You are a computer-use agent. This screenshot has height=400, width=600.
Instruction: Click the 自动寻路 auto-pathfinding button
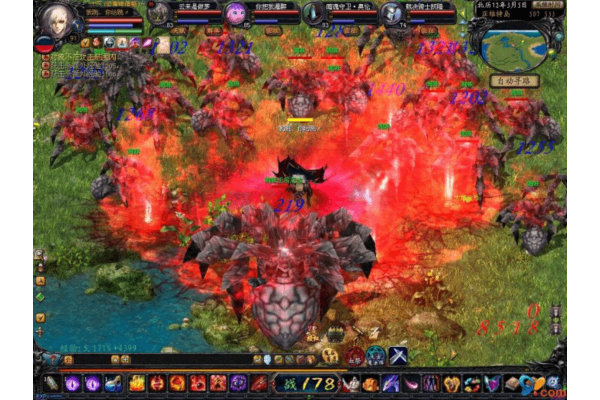tap(512, 81)
